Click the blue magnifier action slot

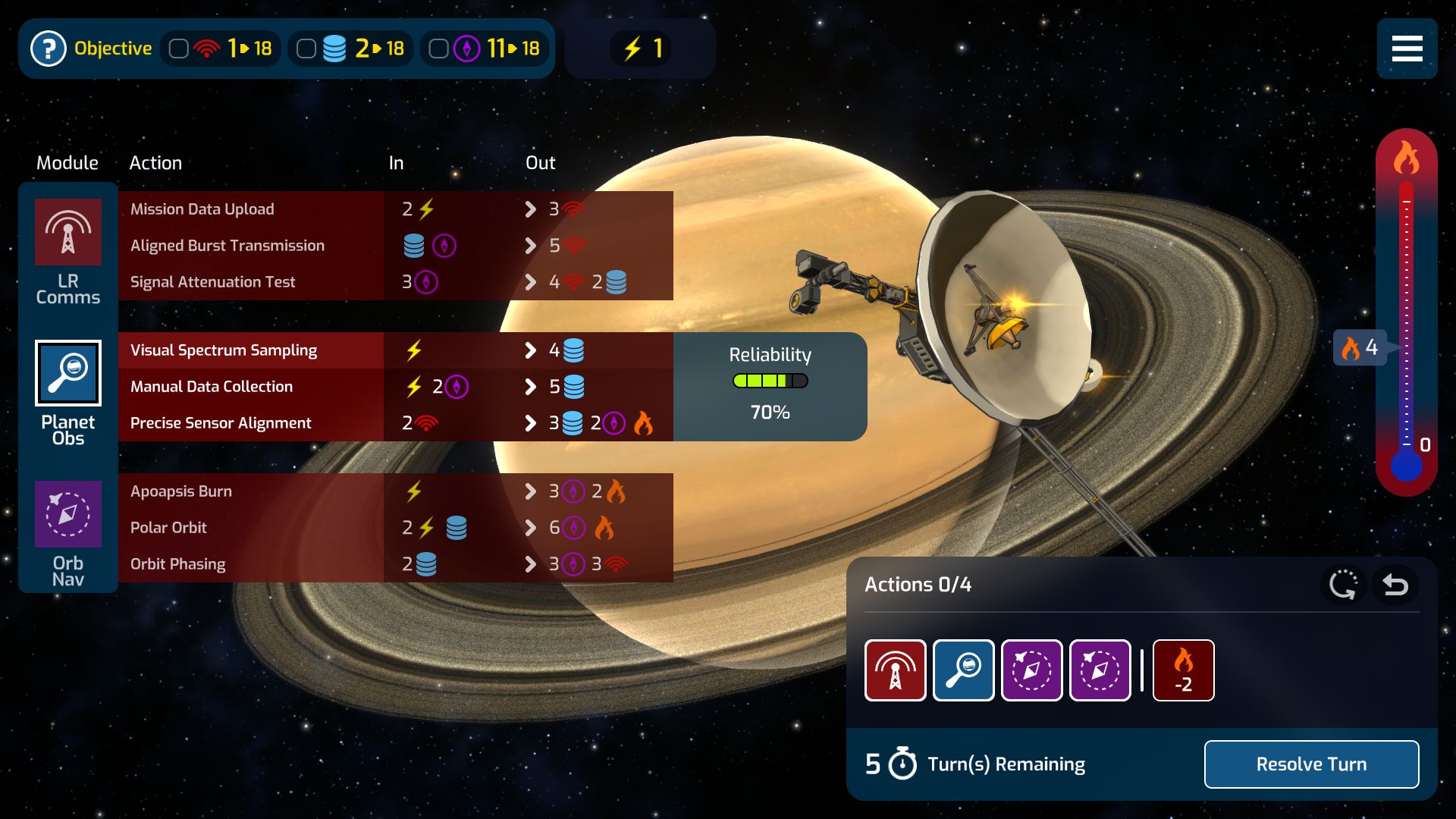964,670
